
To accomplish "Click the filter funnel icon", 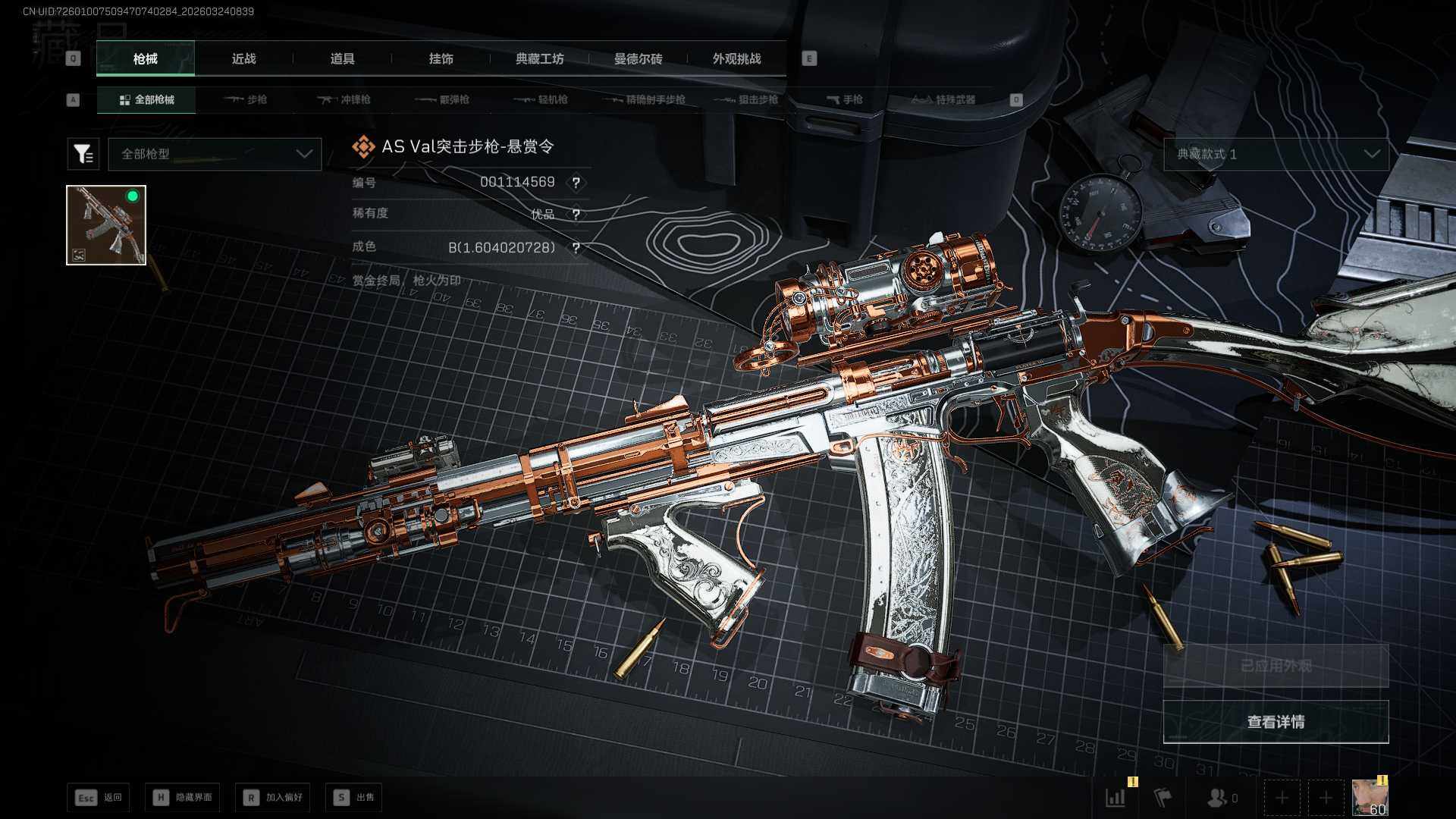I will click(x=83, y=154).
